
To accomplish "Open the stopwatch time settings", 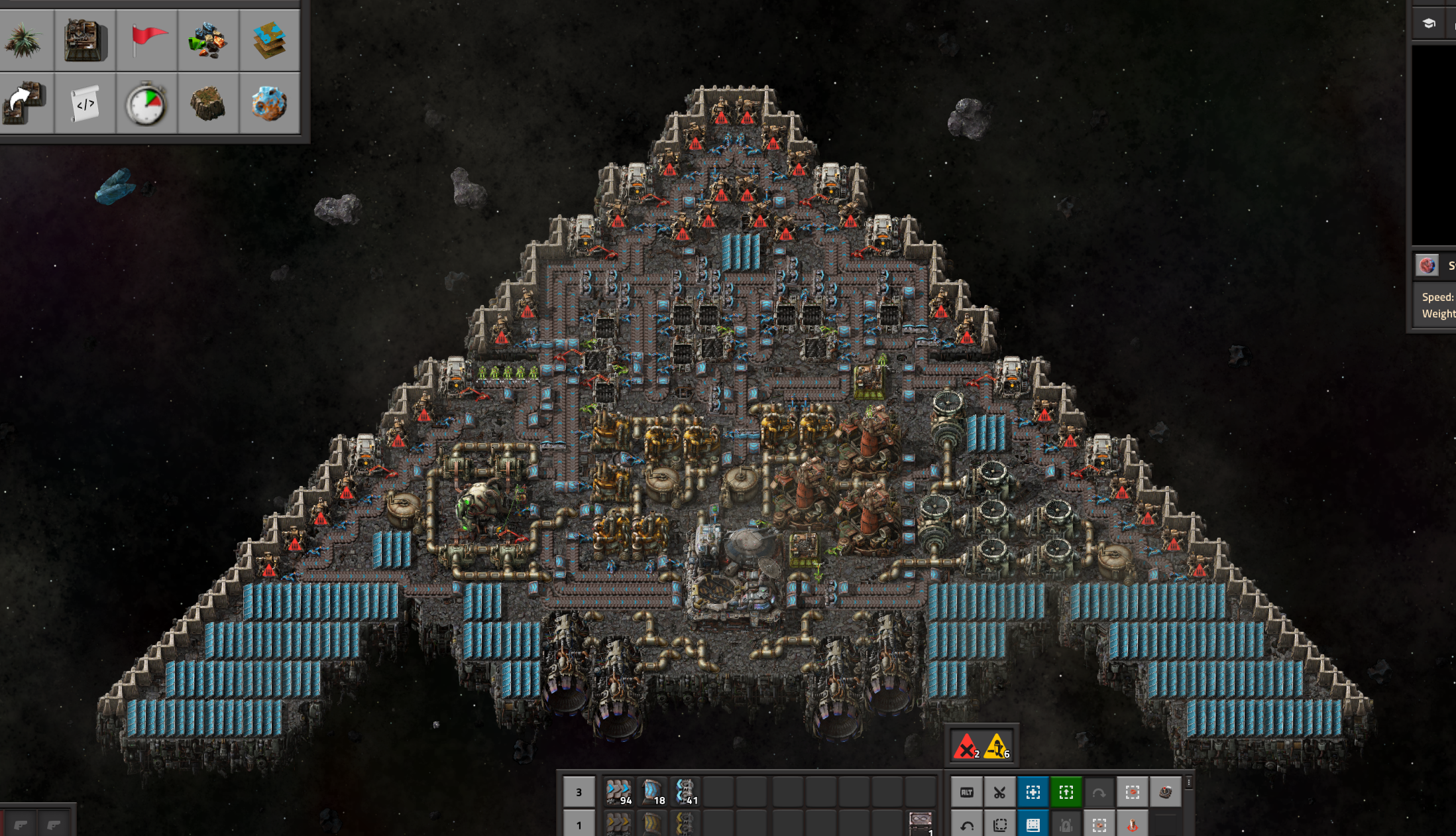I will pyautogui.click(x=147, y=103).
